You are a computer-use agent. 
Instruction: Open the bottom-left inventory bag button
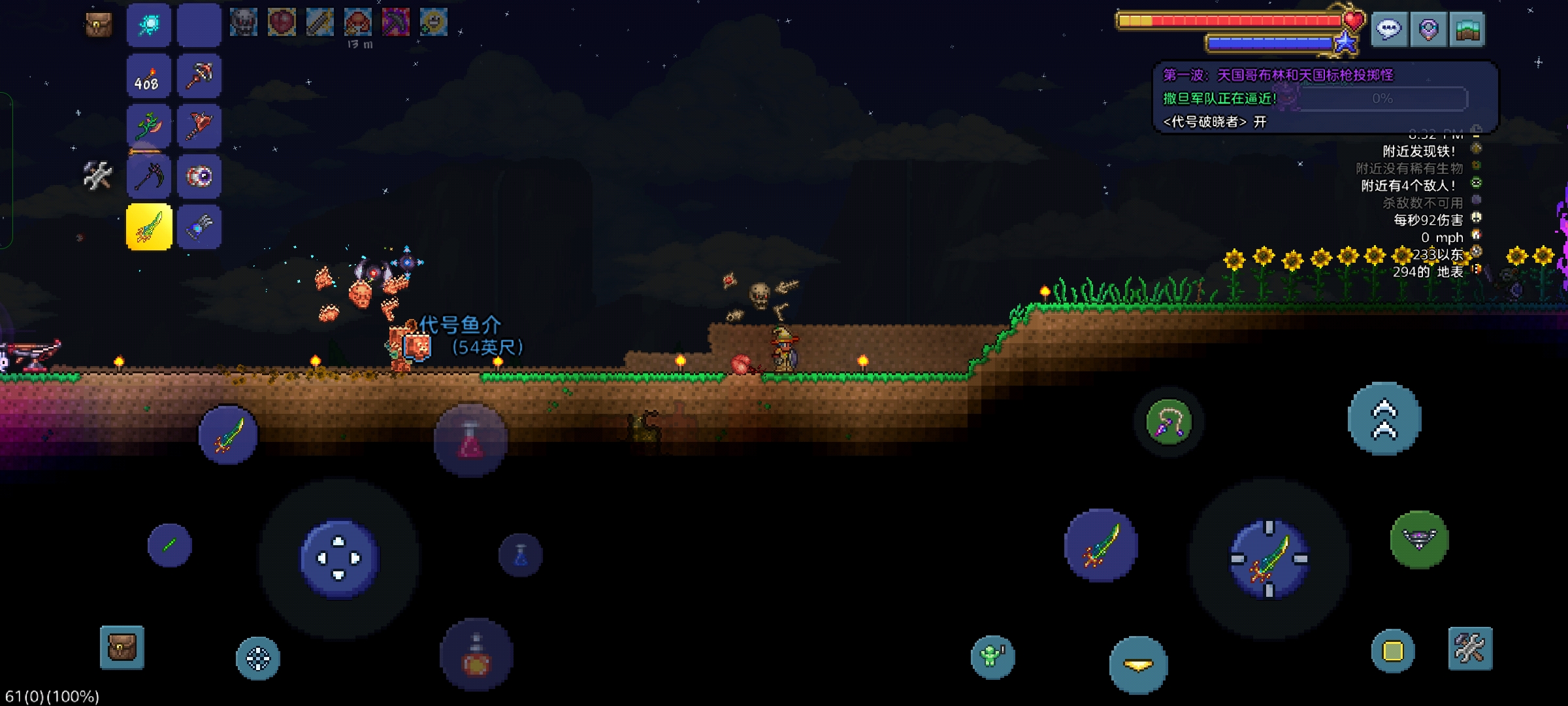tap(122, 648)
